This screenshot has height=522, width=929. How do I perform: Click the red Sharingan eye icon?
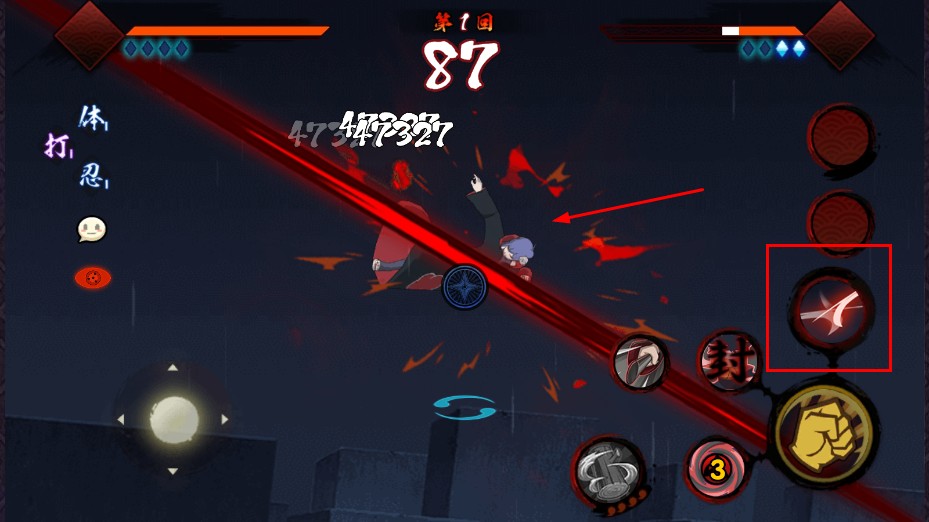[93, 277]
